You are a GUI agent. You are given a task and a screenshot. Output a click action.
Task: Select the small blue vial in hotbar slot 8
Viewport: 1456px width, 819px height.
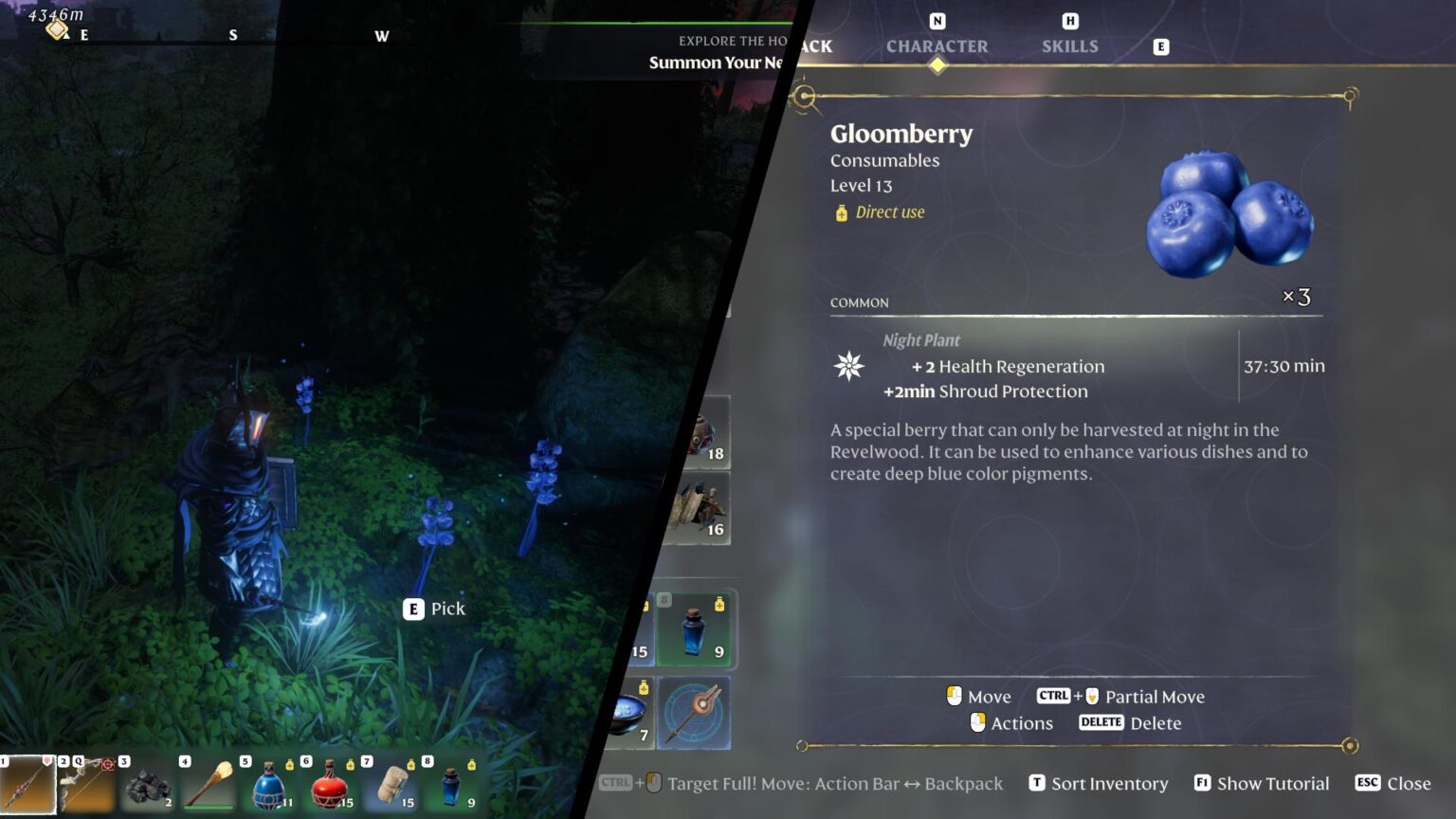click(451, 786)
